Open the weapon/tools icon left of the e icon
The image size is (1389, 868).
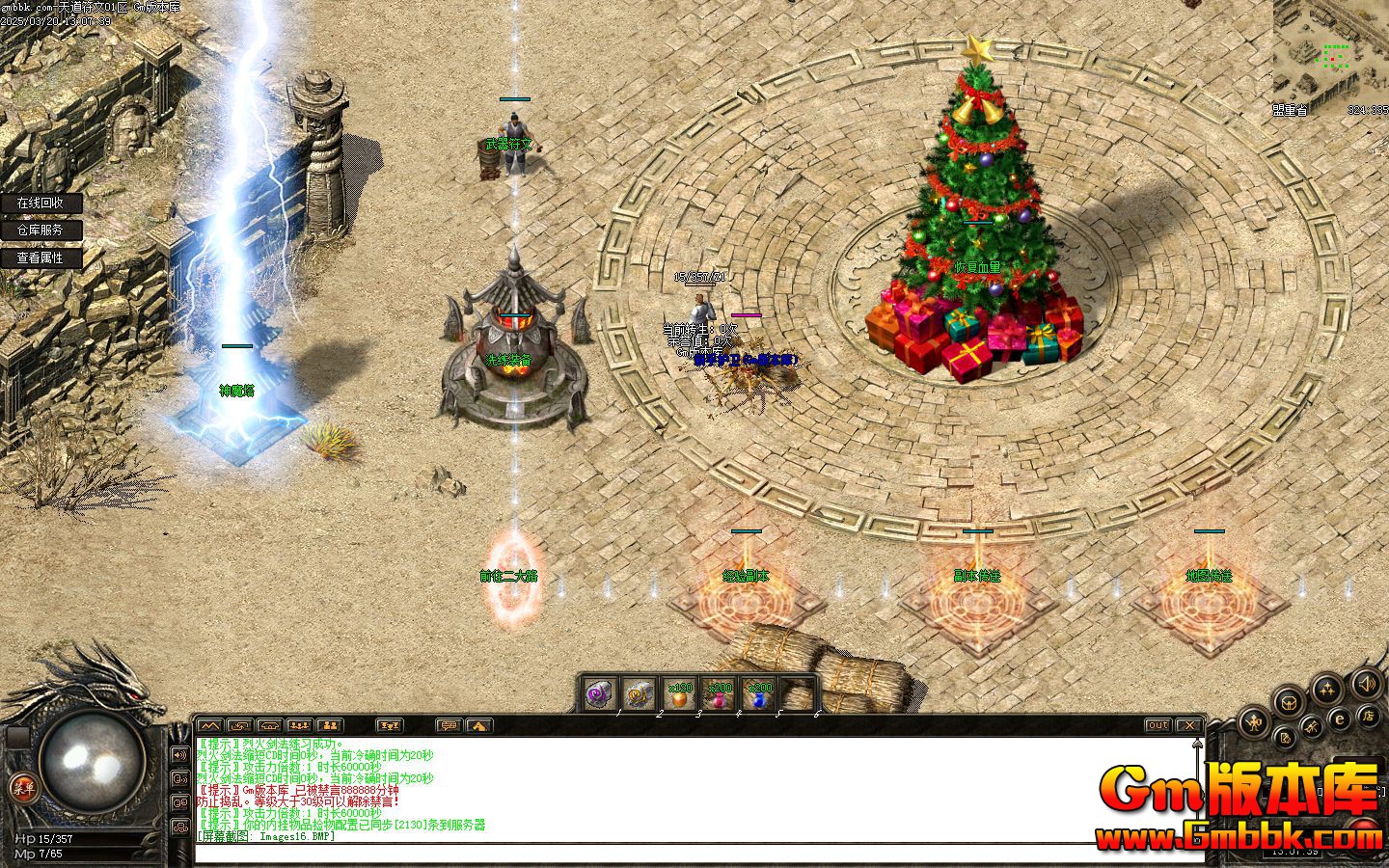coord(1314,725)
